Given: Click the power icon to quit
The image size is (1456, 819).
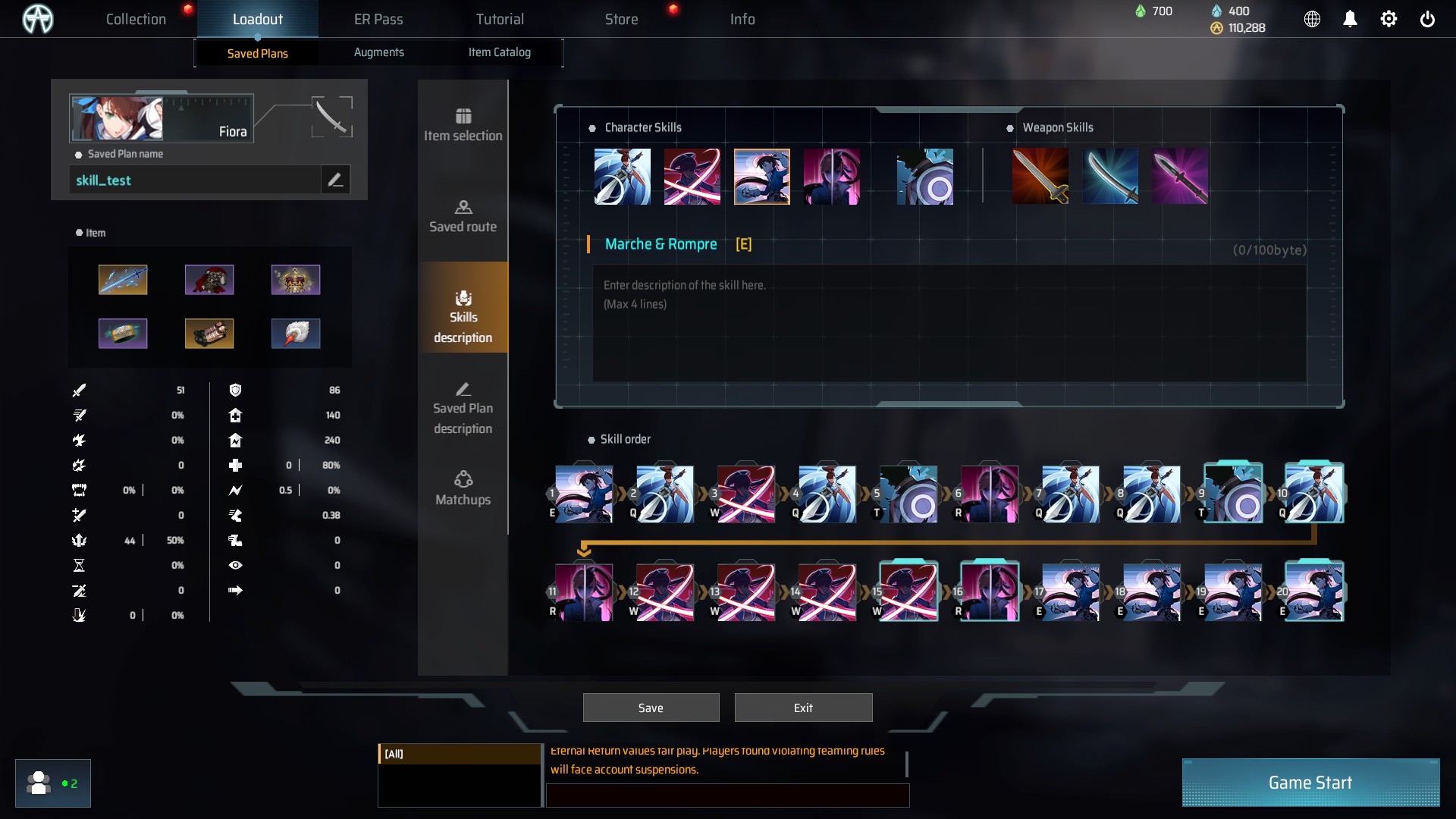Looking at the screenshot, I should (x=1427, y=19).
